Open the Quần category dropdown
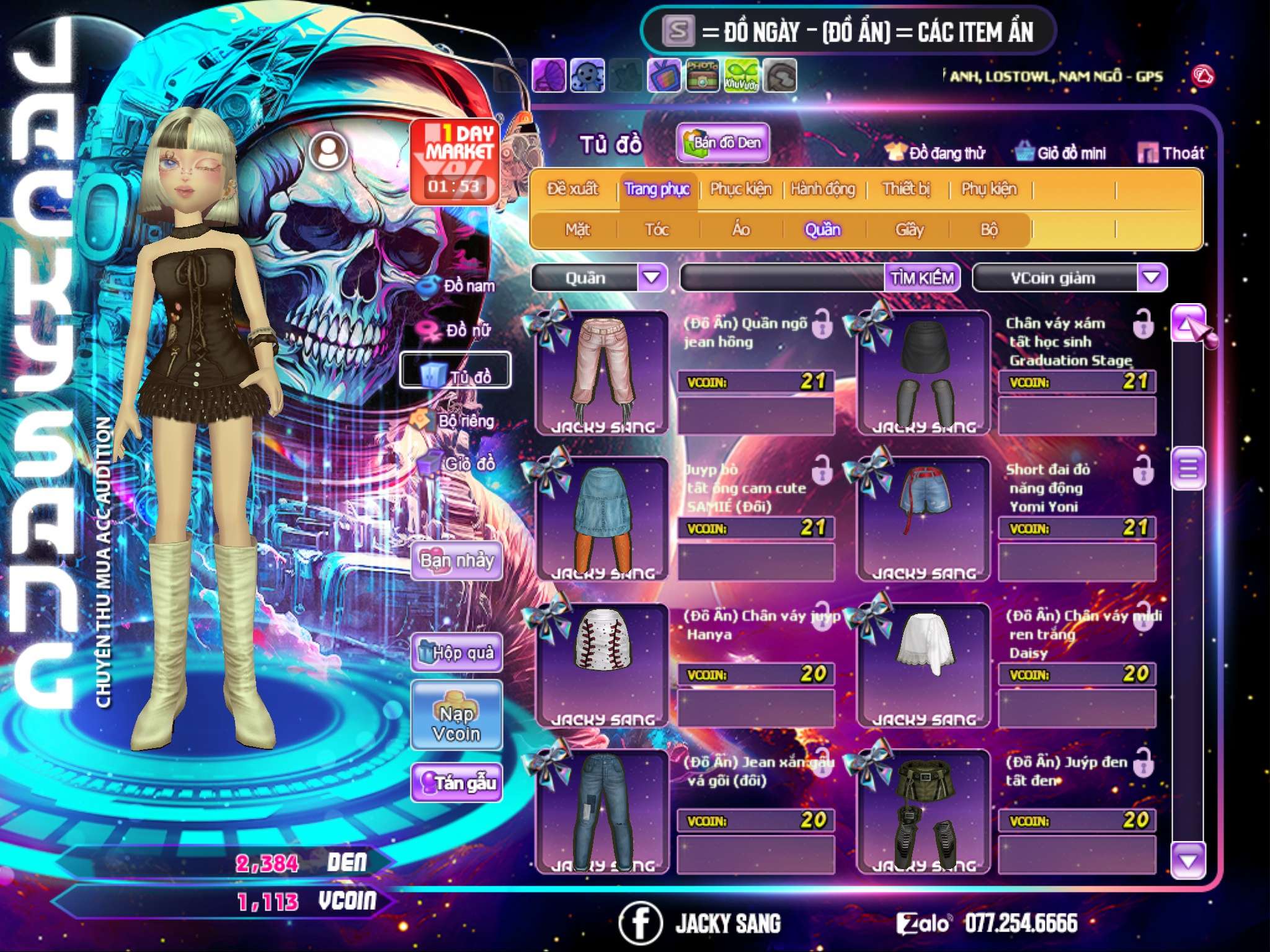Screen dimensions: 1270x952 [652, 277]
